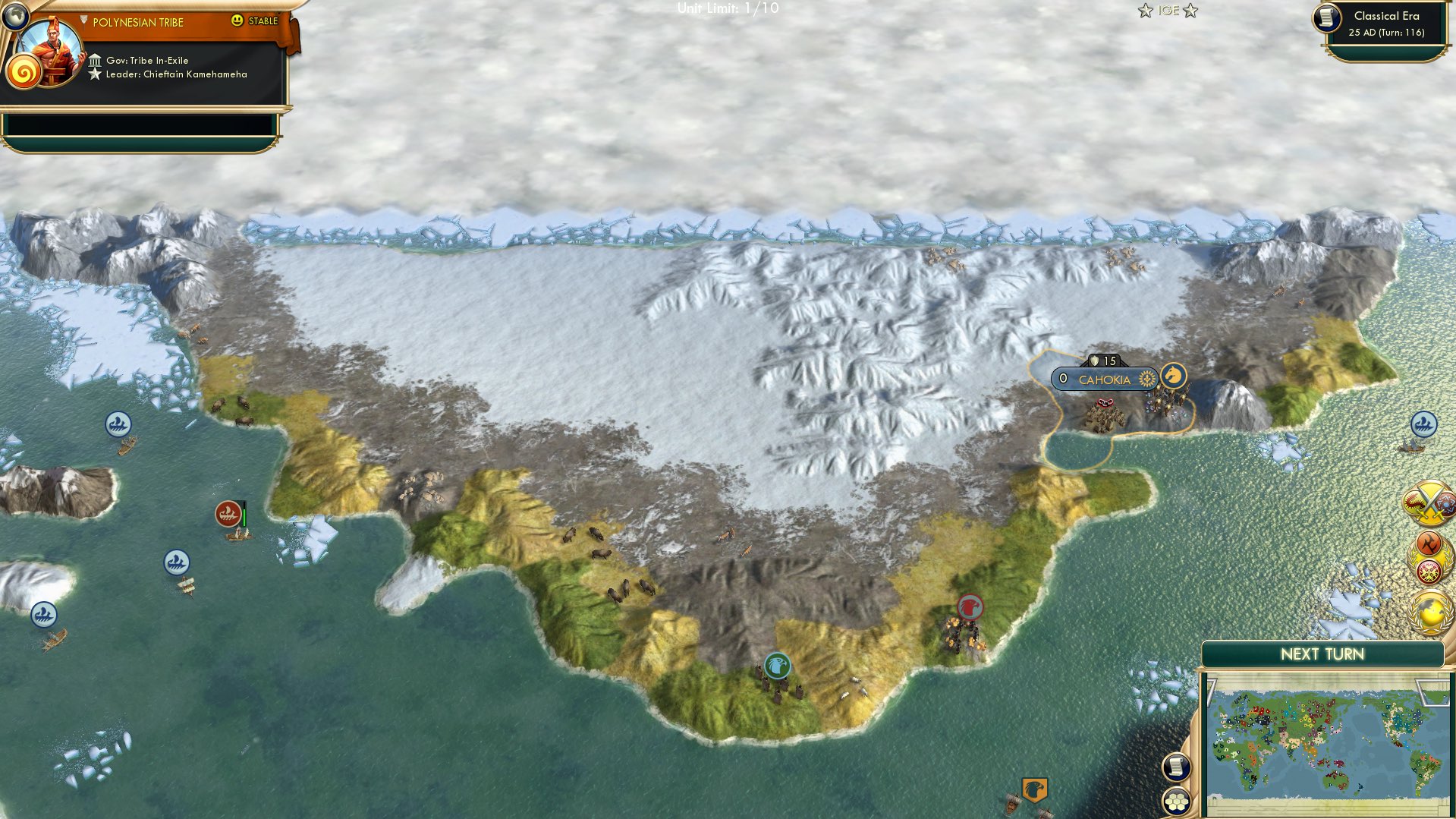
Task: Click Cahokia's horseman production icon
Action: tap(1173, 376)
